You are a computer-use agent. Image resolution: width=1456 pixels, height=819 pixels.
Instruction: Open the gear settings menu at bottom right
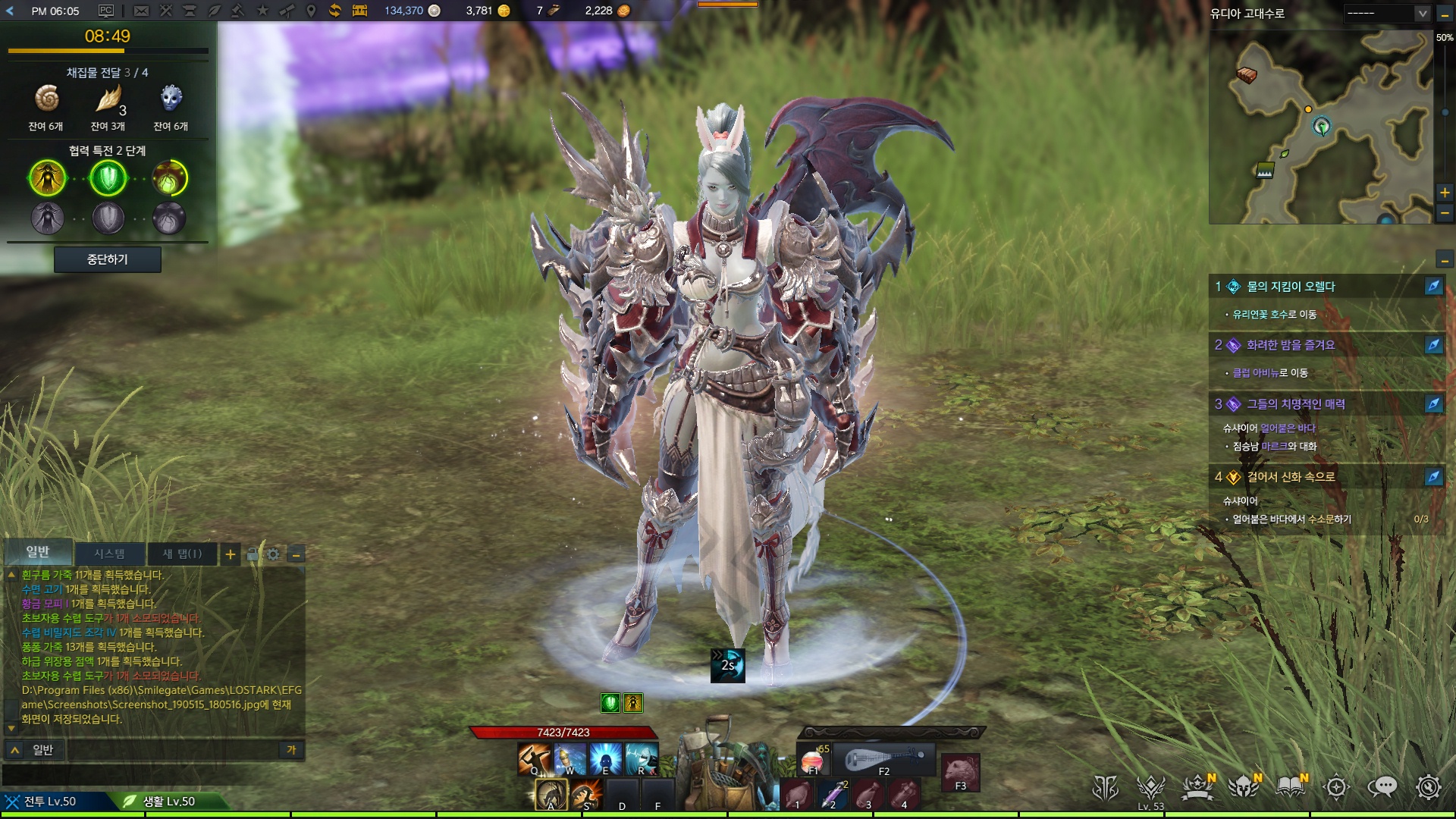1428,787
